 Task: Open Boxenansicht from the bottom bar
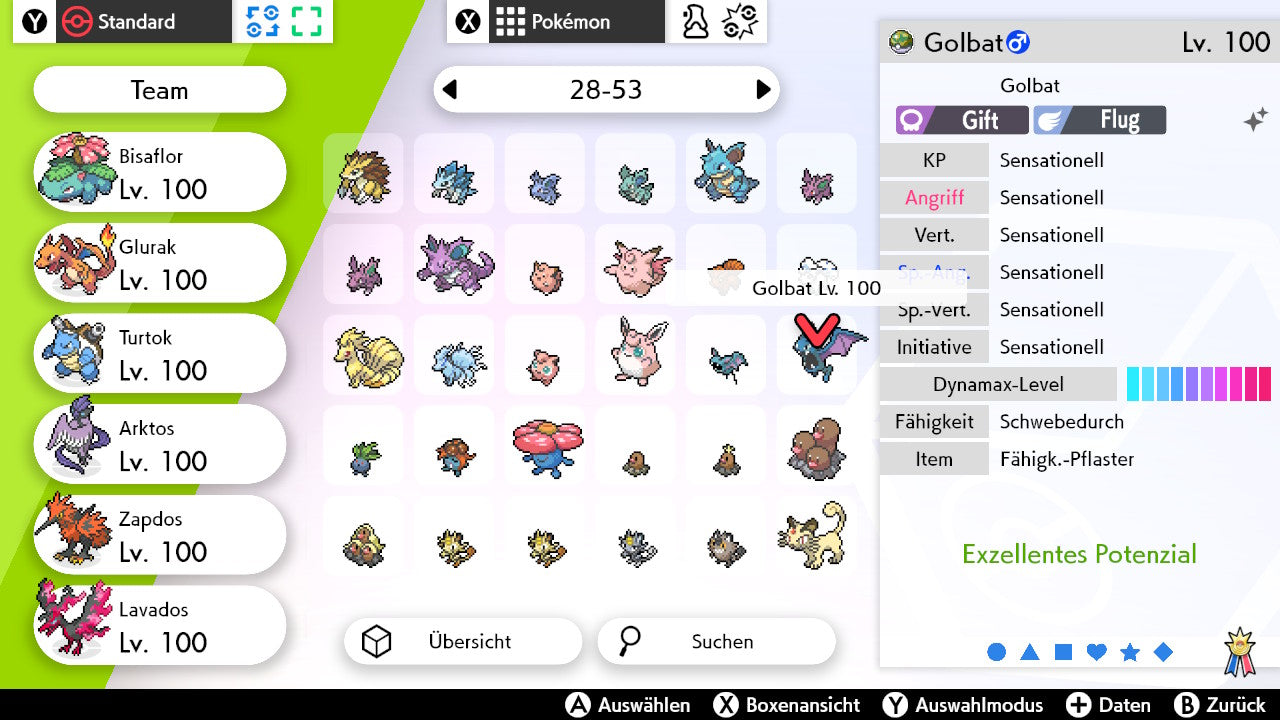point(786,705)
